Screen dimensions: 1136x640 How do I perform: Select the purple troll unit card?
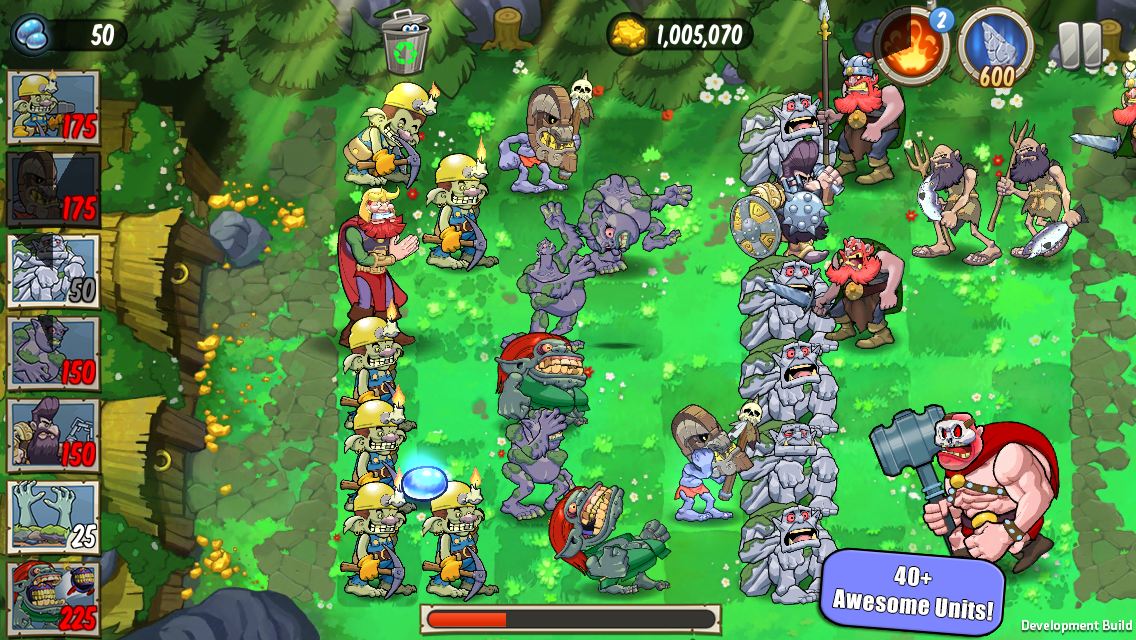click(x=53, y=352)
